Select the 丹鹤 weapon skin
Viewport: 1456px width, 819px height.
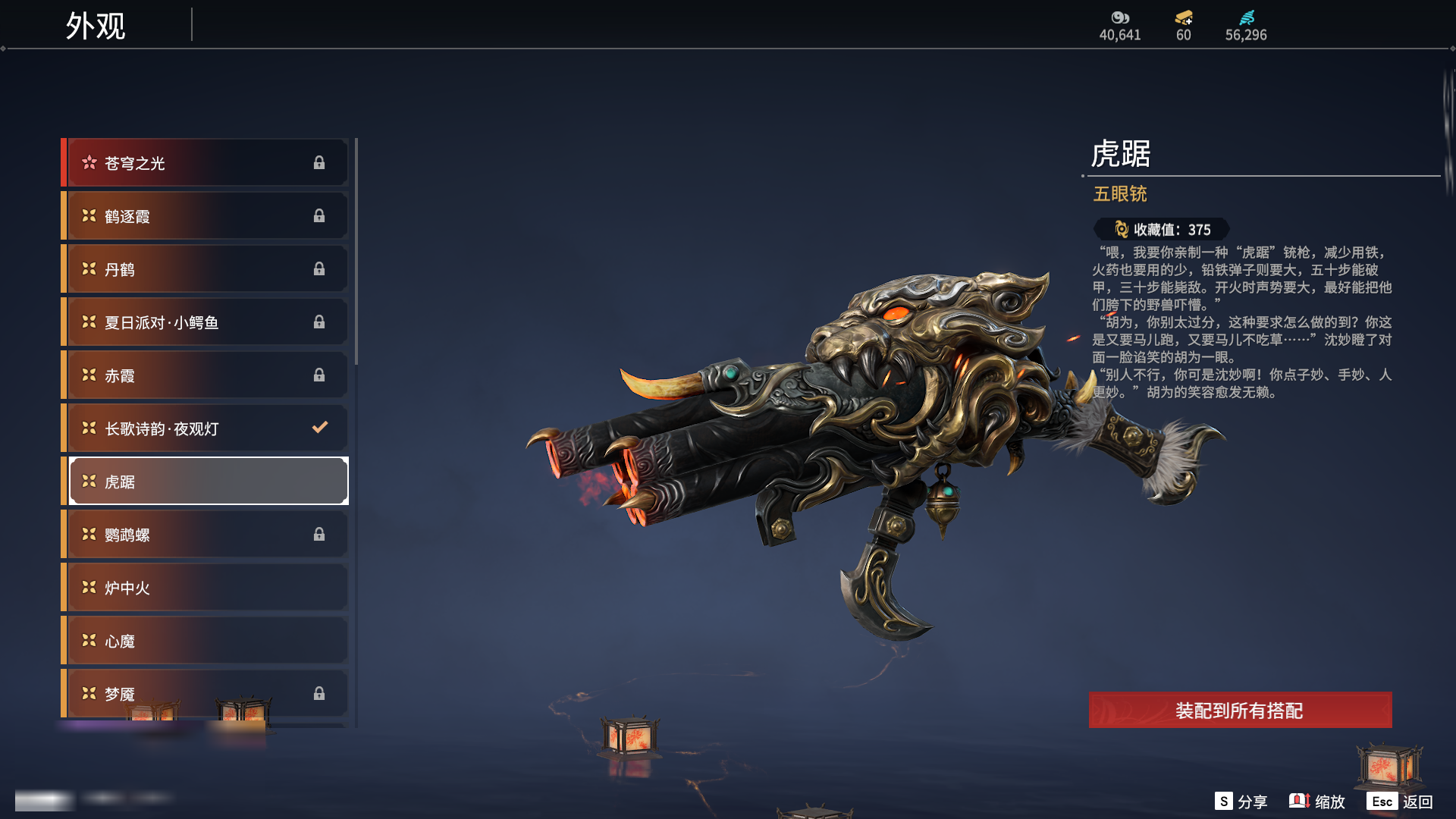[x=206, y=269]
